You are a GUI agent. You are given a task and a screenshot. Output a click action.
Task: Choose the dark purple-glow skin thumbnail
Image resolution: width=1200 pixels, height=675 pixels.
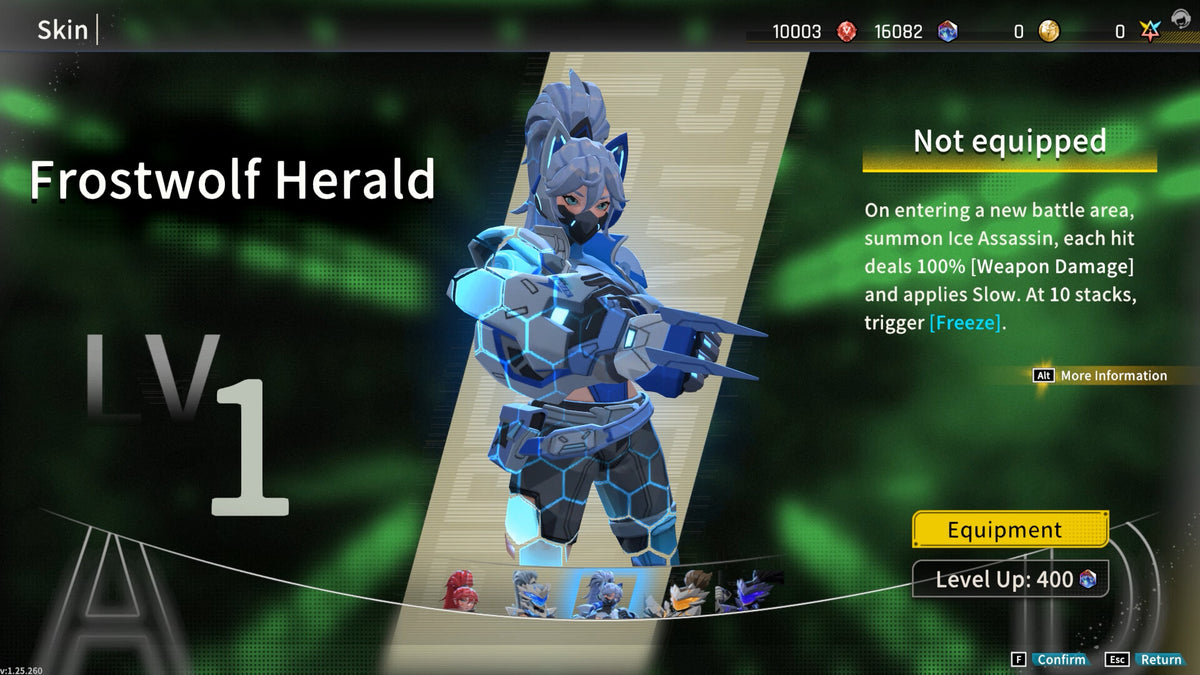point(750,591)
